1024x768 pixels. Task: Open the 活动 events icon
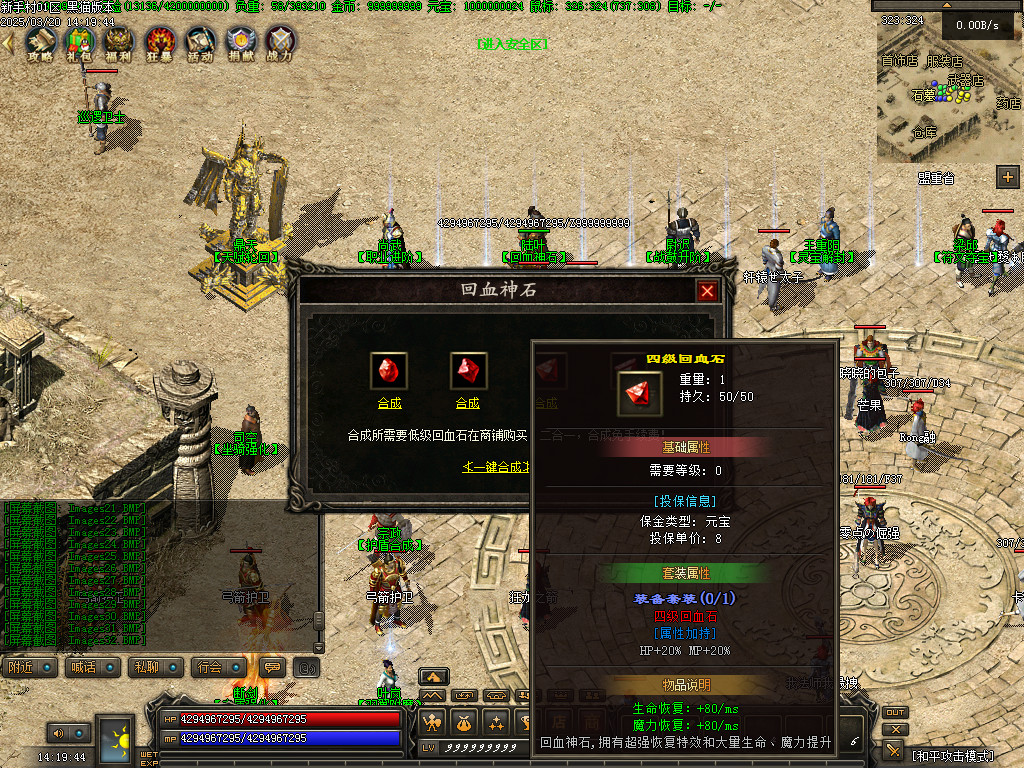click(x=200, y=42)
